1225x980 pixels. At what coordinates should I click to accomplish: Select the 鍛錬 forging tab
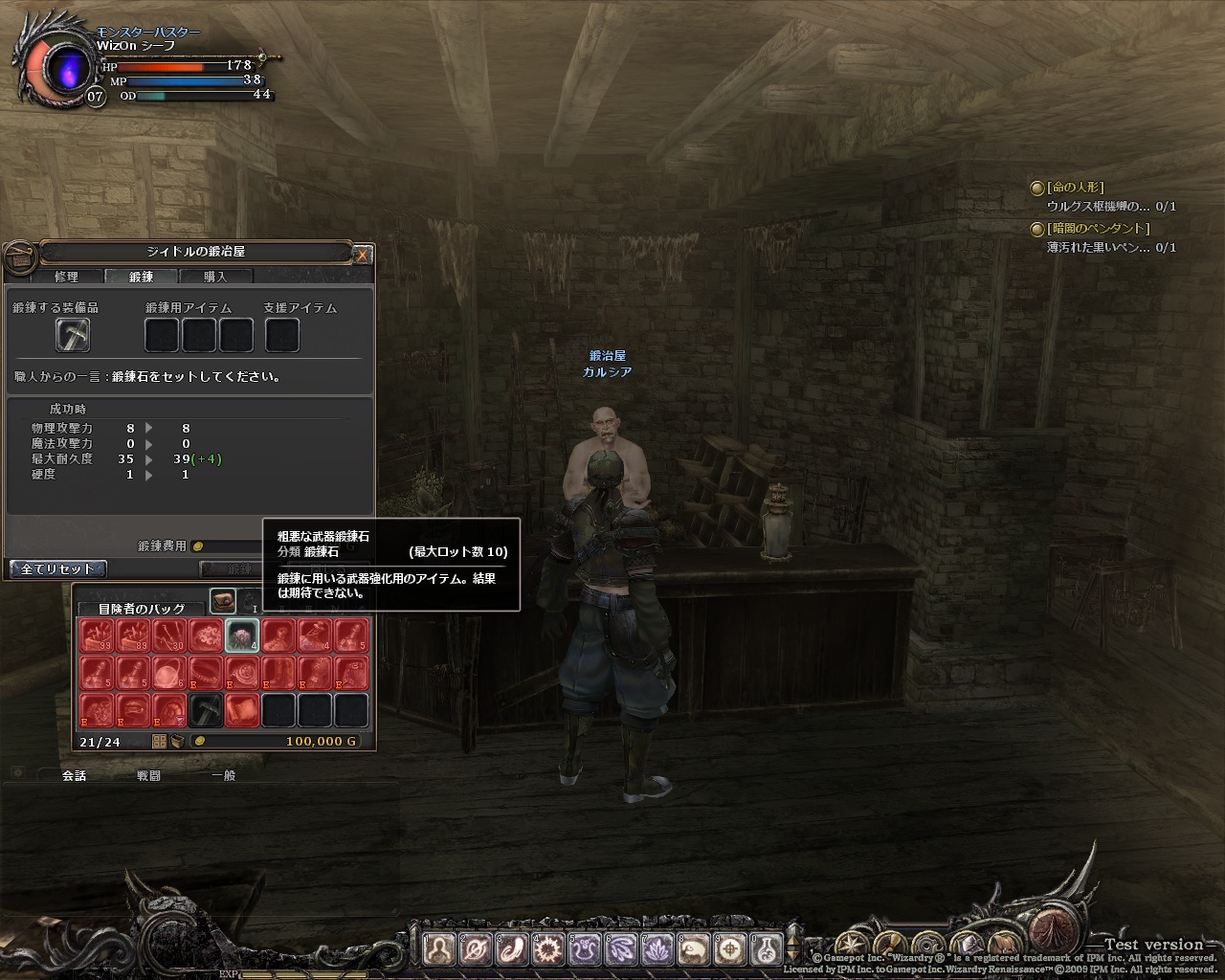pyautogui.click(x=141, y=277)
